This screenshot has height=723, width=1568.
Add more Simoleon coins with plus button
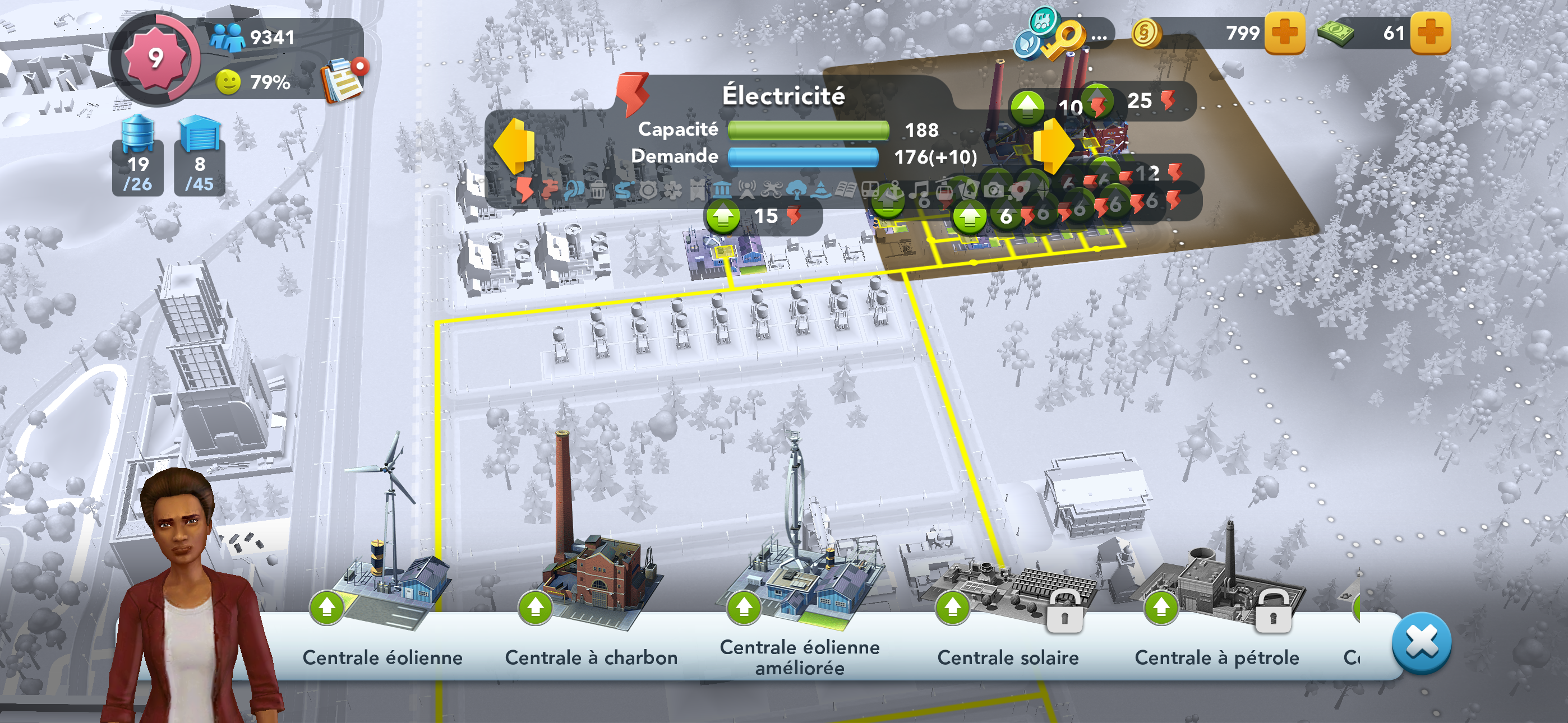tap(1284, 33)
